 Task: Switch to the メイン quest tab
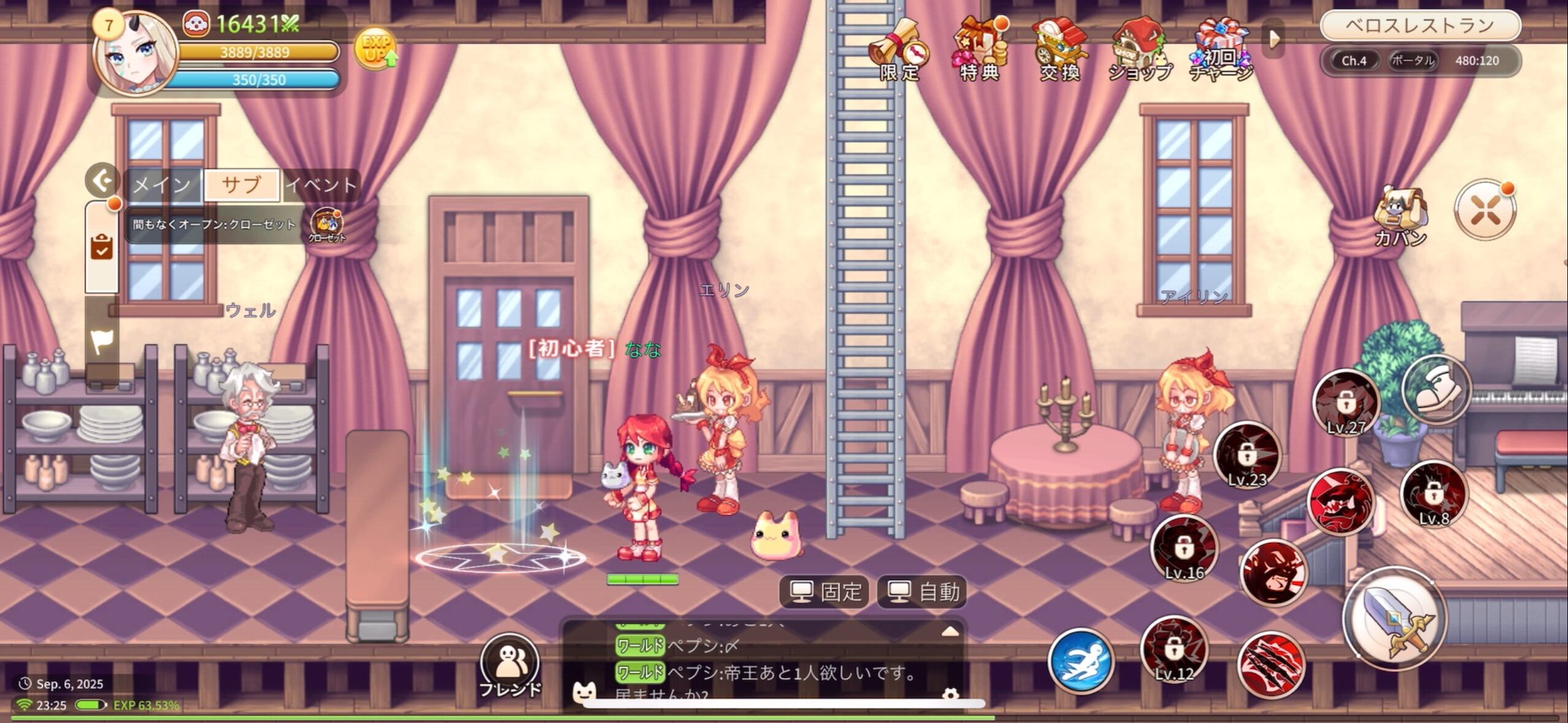(x=163, y=185)
